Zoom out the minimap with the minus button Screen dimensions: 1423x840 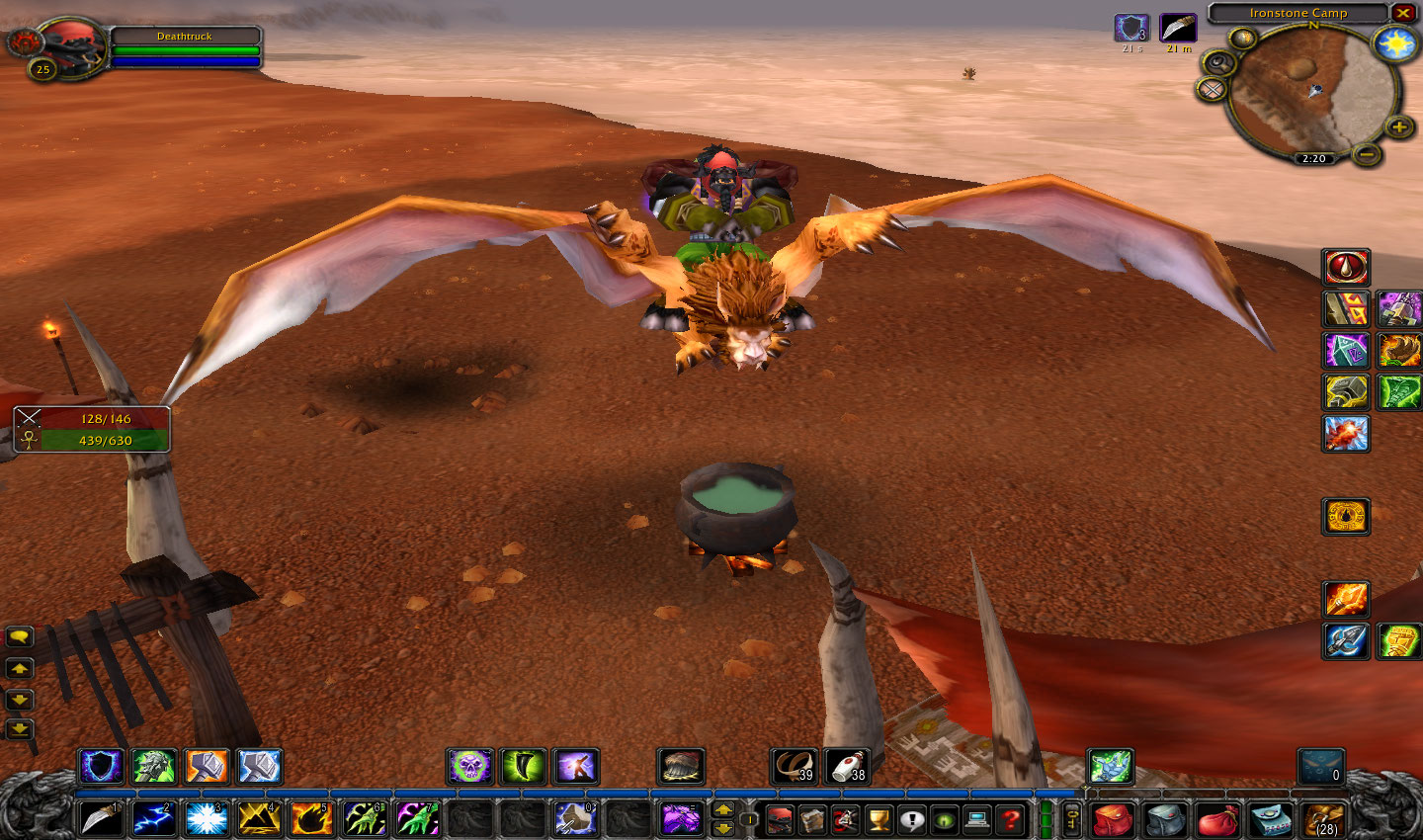click(1366, 154)
